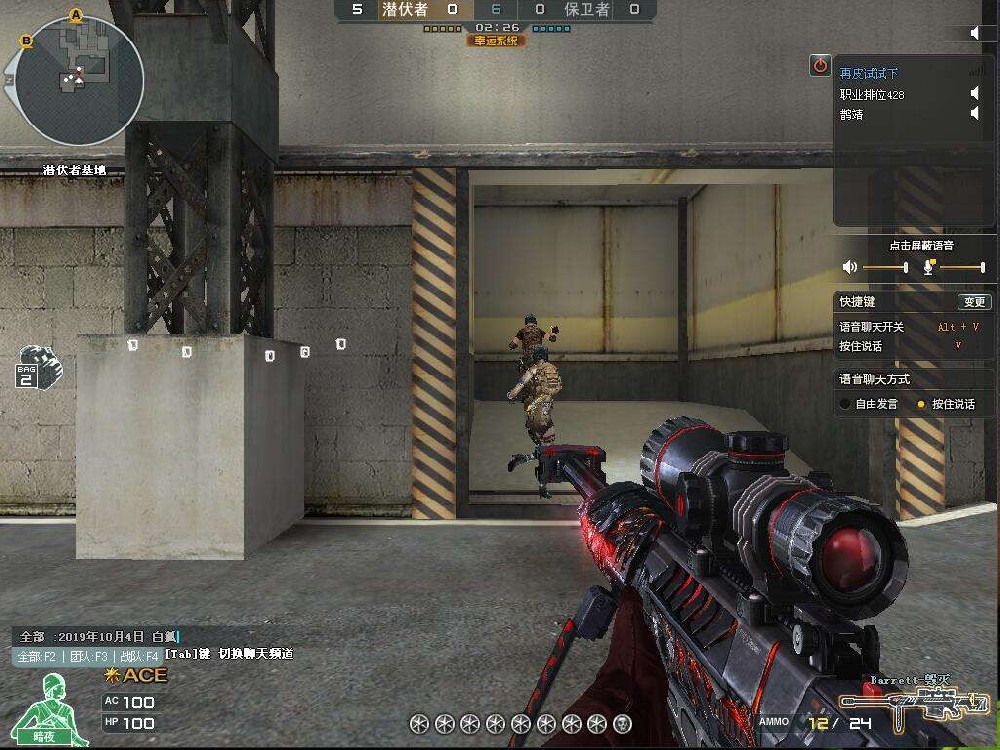Image resolution: width=1000 pixels, height=750 pixels.
Task: Click the green 暗夜 character portrait
Action: 56,705
